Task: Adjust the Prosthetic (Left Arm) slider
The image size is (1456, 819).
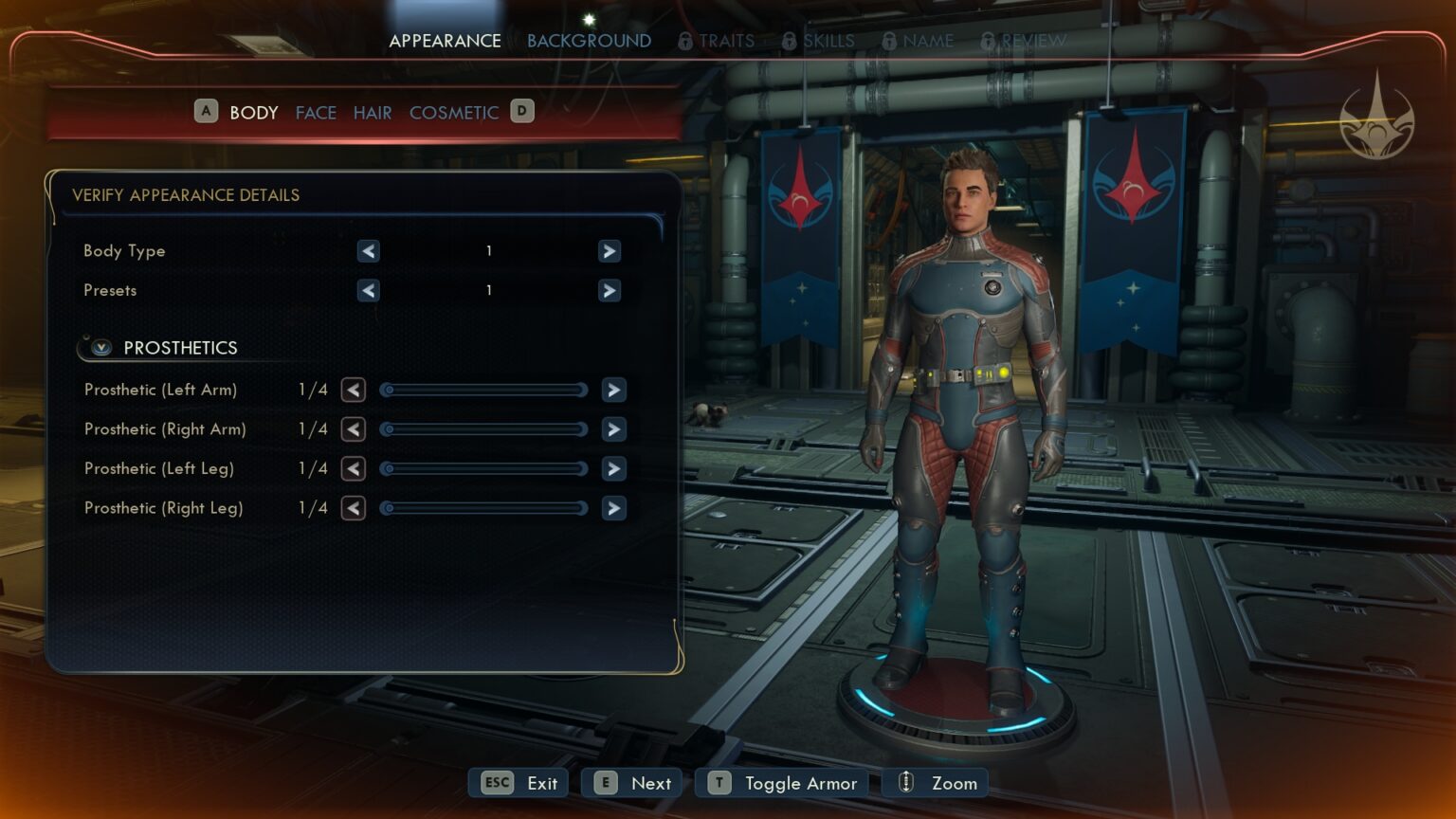Action: pos(483,390)
